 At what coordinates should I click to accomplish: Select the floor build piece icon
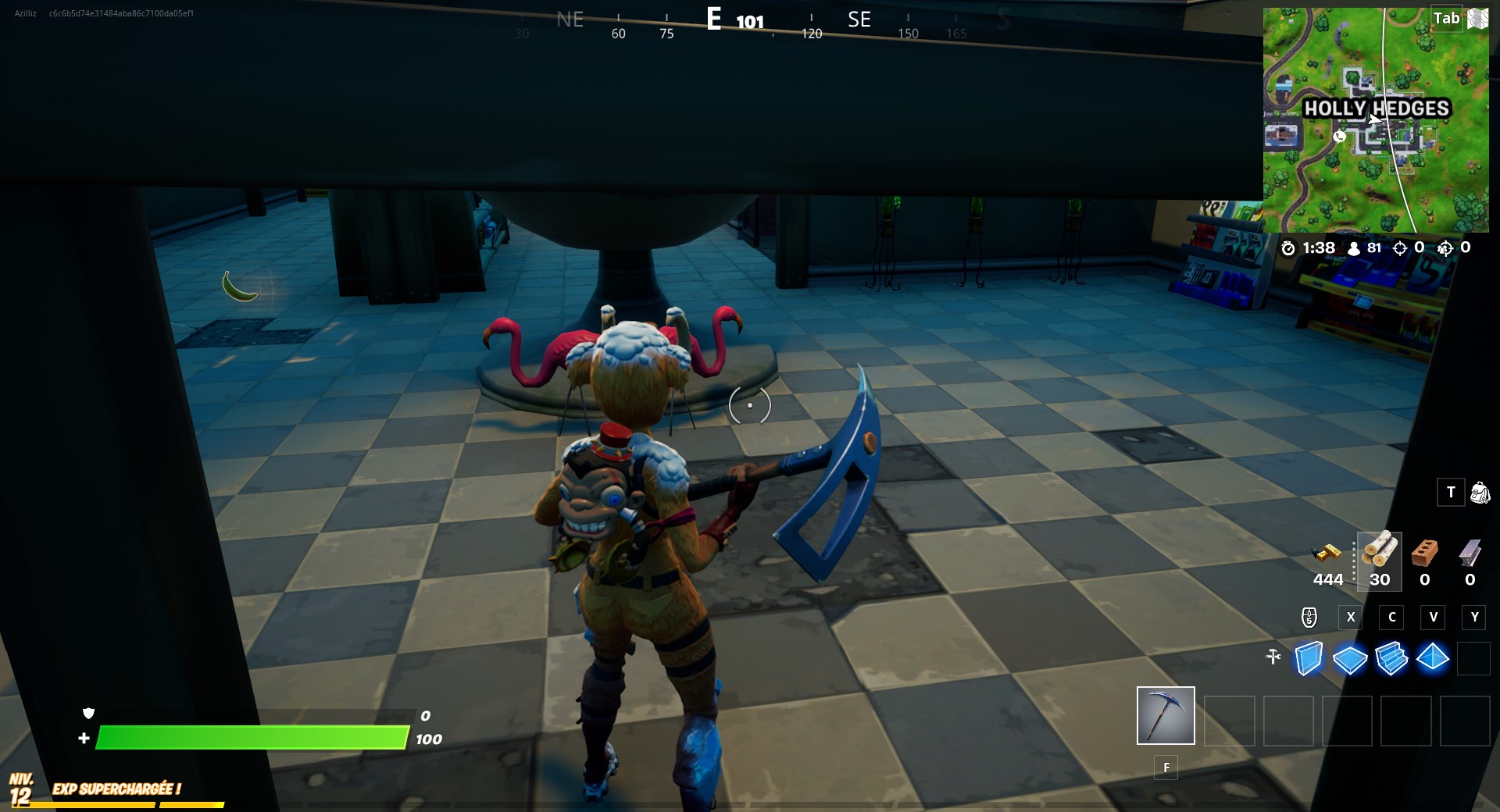[1350, 658]
